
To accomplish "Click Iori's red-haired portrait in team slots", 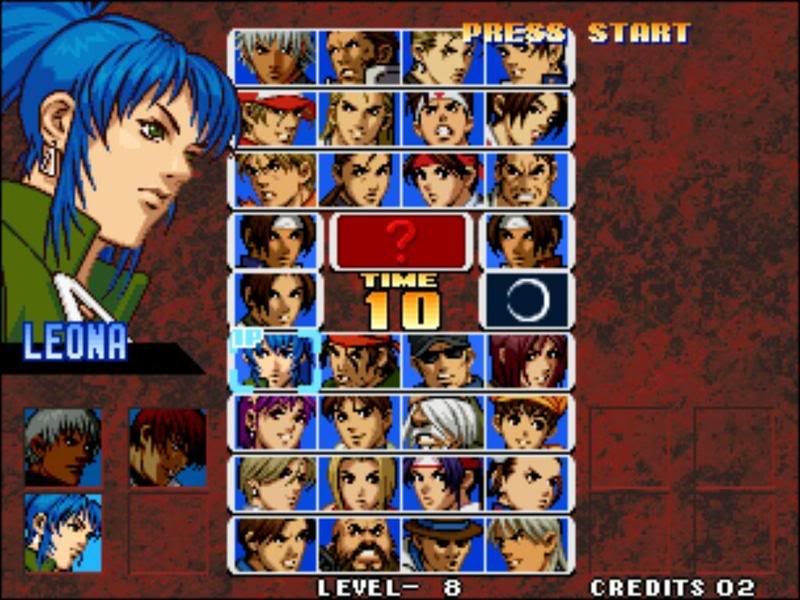I will pyautogui.click(x=167, y=447).
